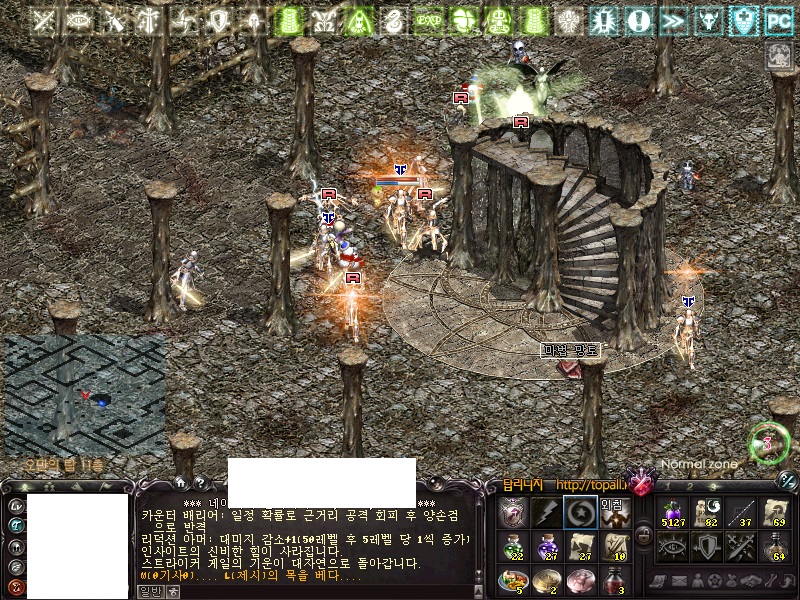Click the PC icon in the top bar

point(778,19)
